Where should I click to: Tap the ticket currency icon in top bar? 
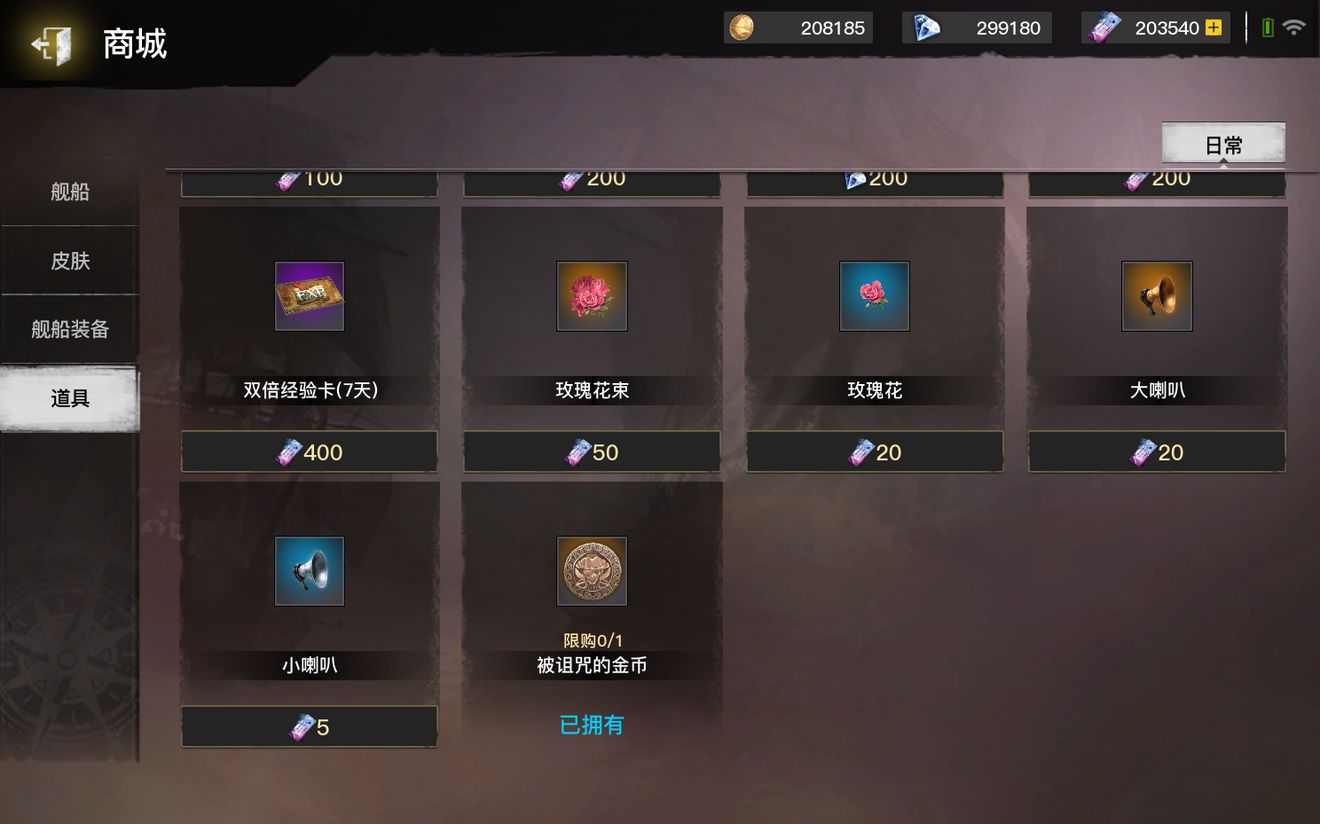coord(1104,27)
